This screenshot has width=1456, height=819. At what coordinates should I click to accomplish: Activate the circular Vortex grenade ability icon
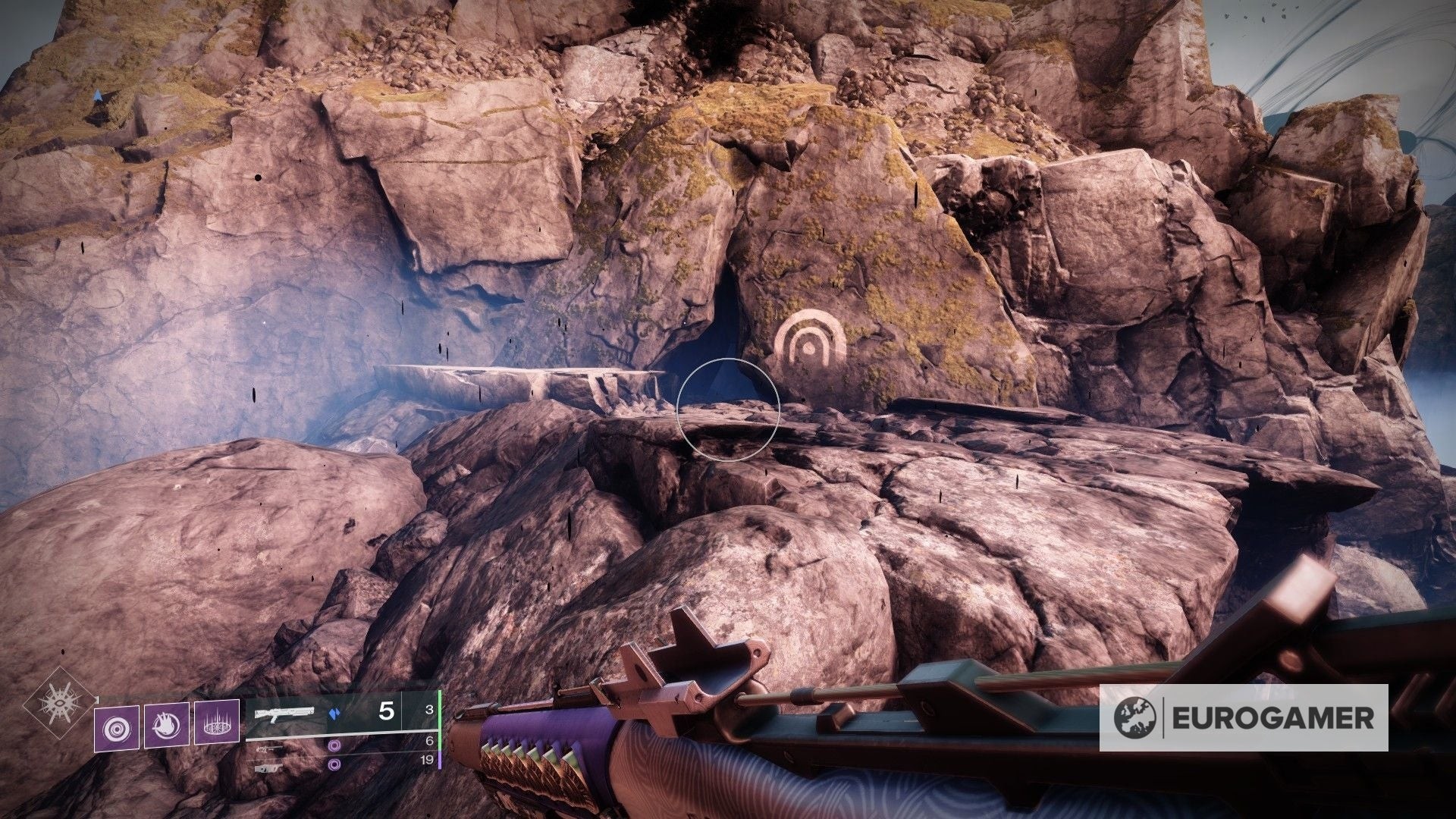tap(117, 726)
